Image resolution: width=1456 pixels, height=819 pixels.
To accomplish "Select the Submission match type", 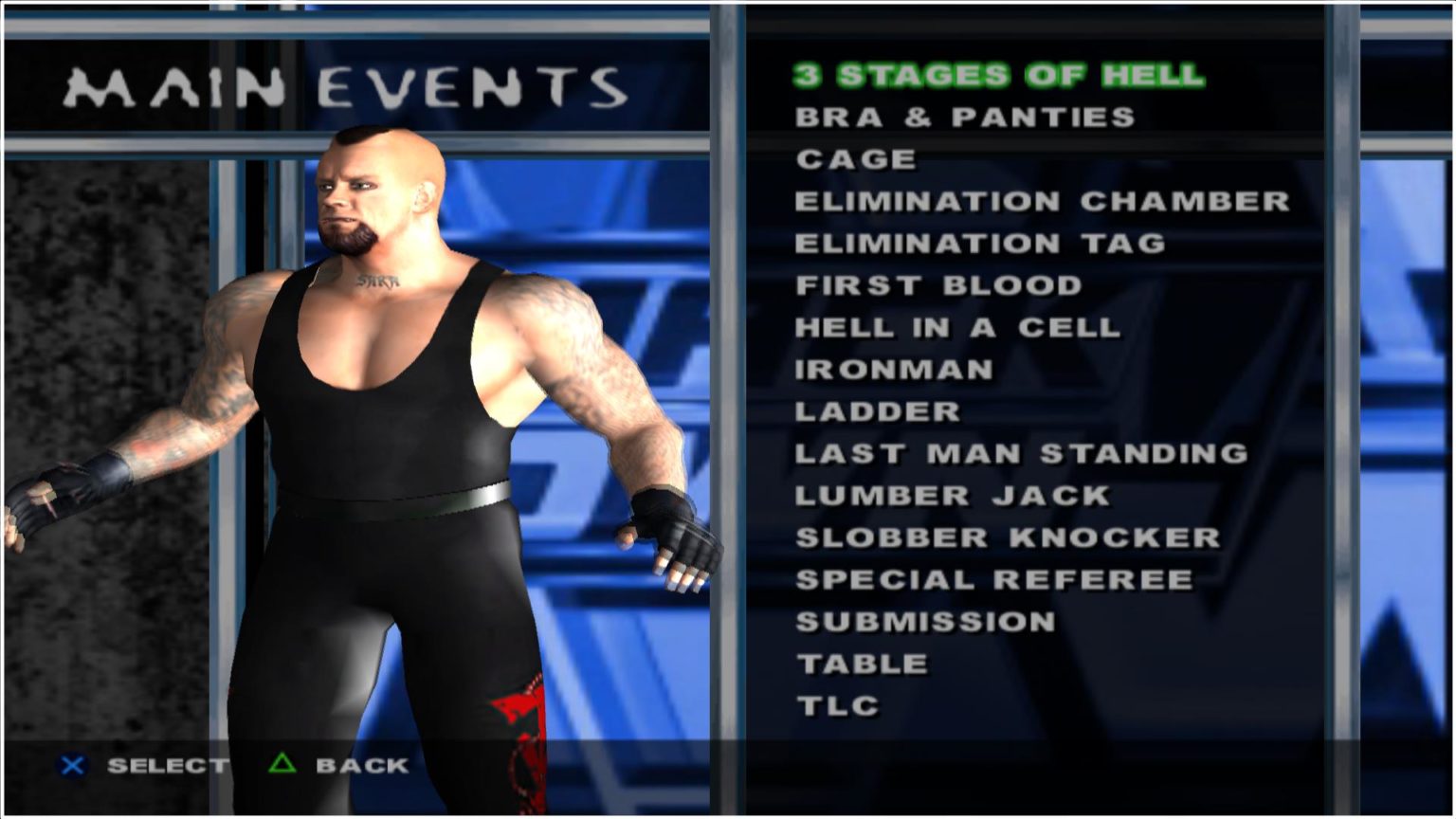I will coord(924,621).
